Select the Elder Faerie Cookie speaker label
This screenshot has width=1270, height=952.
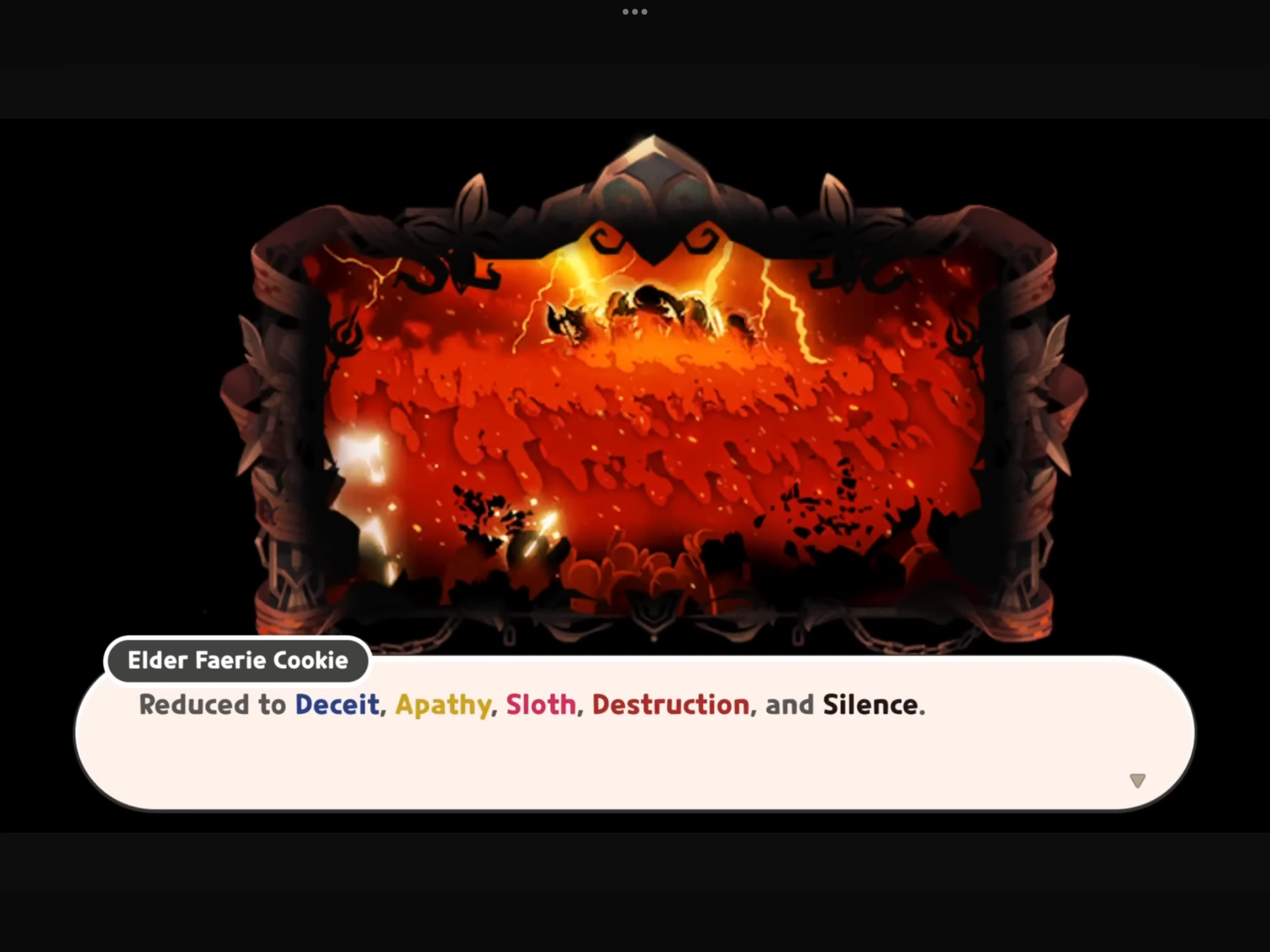click(x=237, y=661)
